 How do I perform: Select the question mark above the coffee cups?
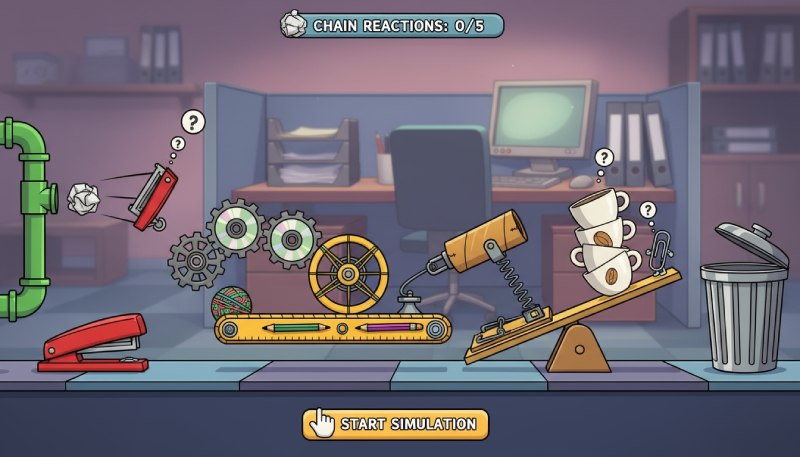coord(603,158)
